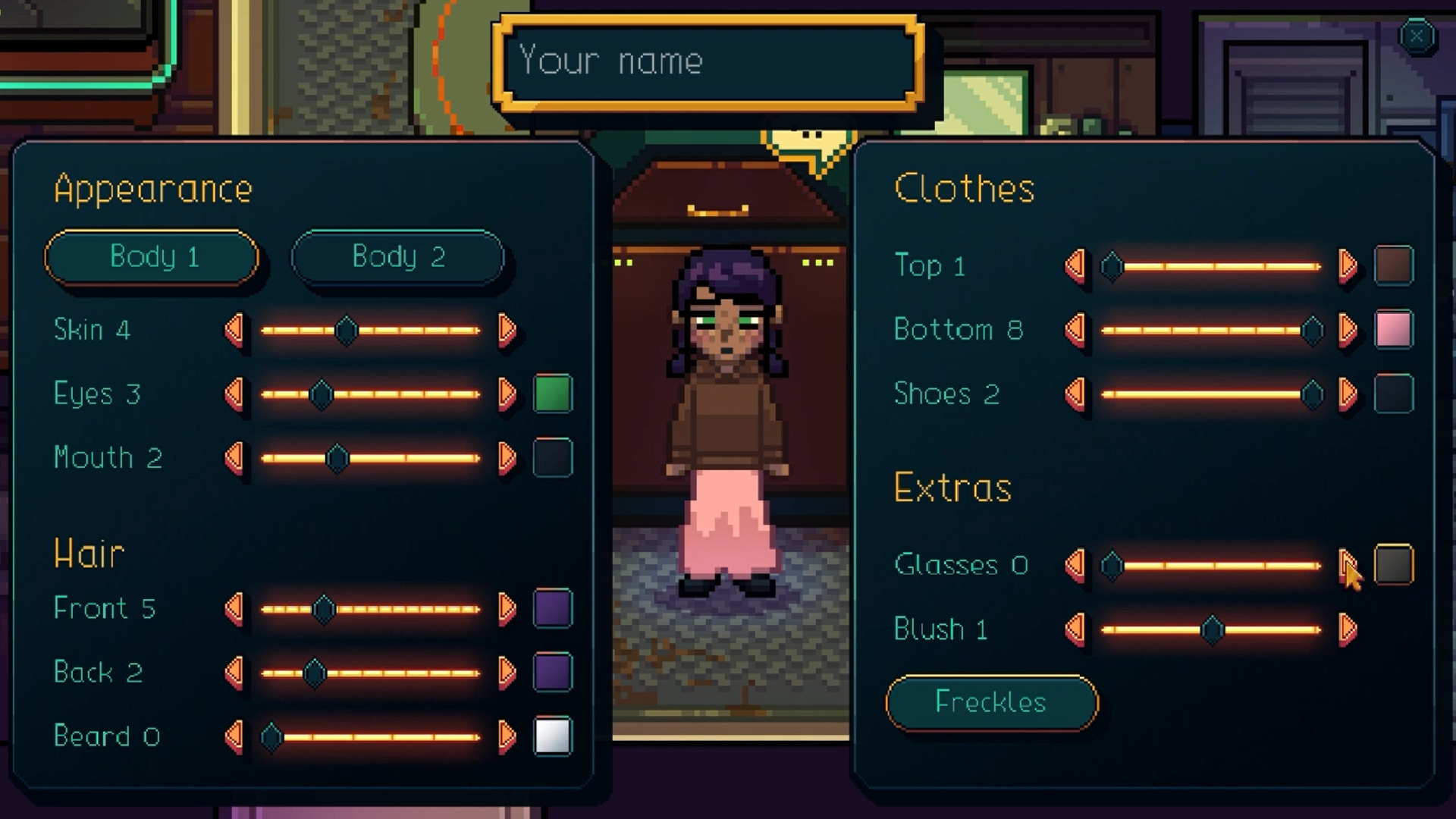This screenshot has width=1456, height=819.
Task: Increase Blush with the right arrow
Action: point(1348,629)
